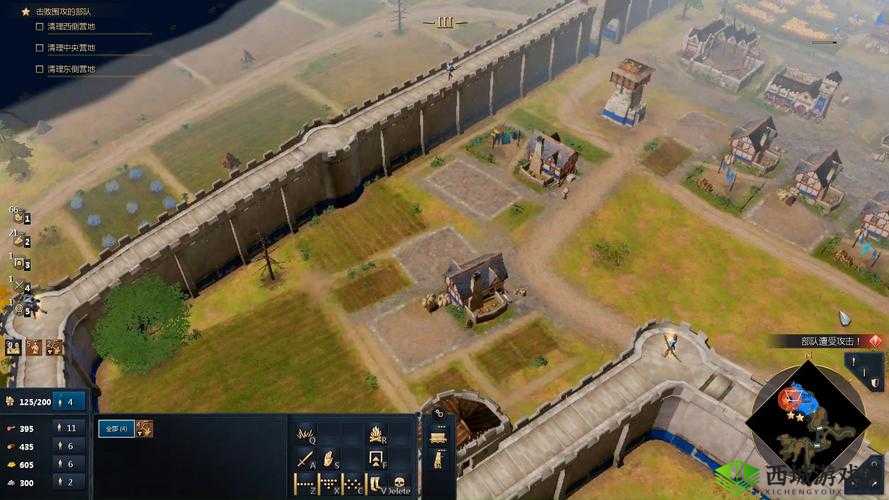Select the food villagers count button
The width and height of the screenshot is (889, 500).
click(x=70, y=428)
